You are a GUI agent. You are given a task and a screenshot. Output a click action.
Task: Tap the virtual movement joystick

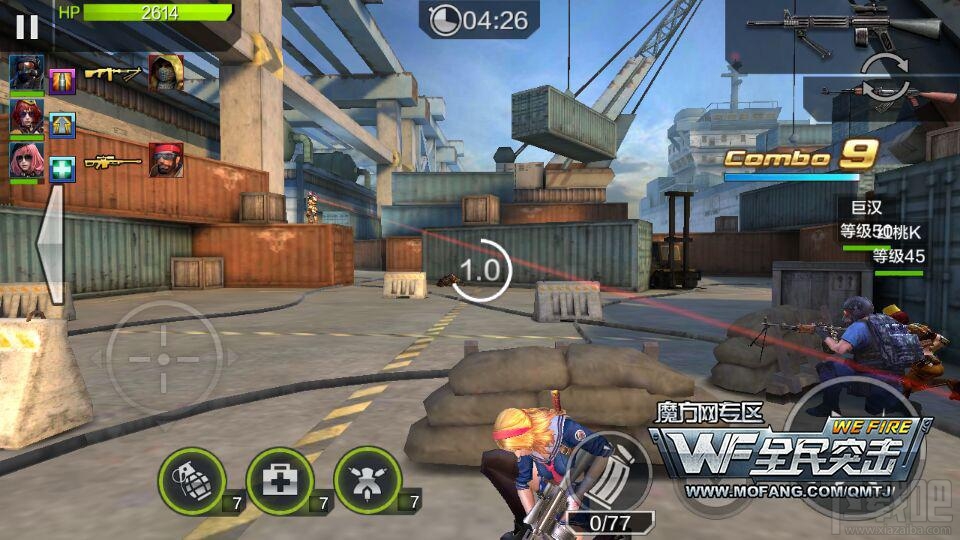[165, 359]
